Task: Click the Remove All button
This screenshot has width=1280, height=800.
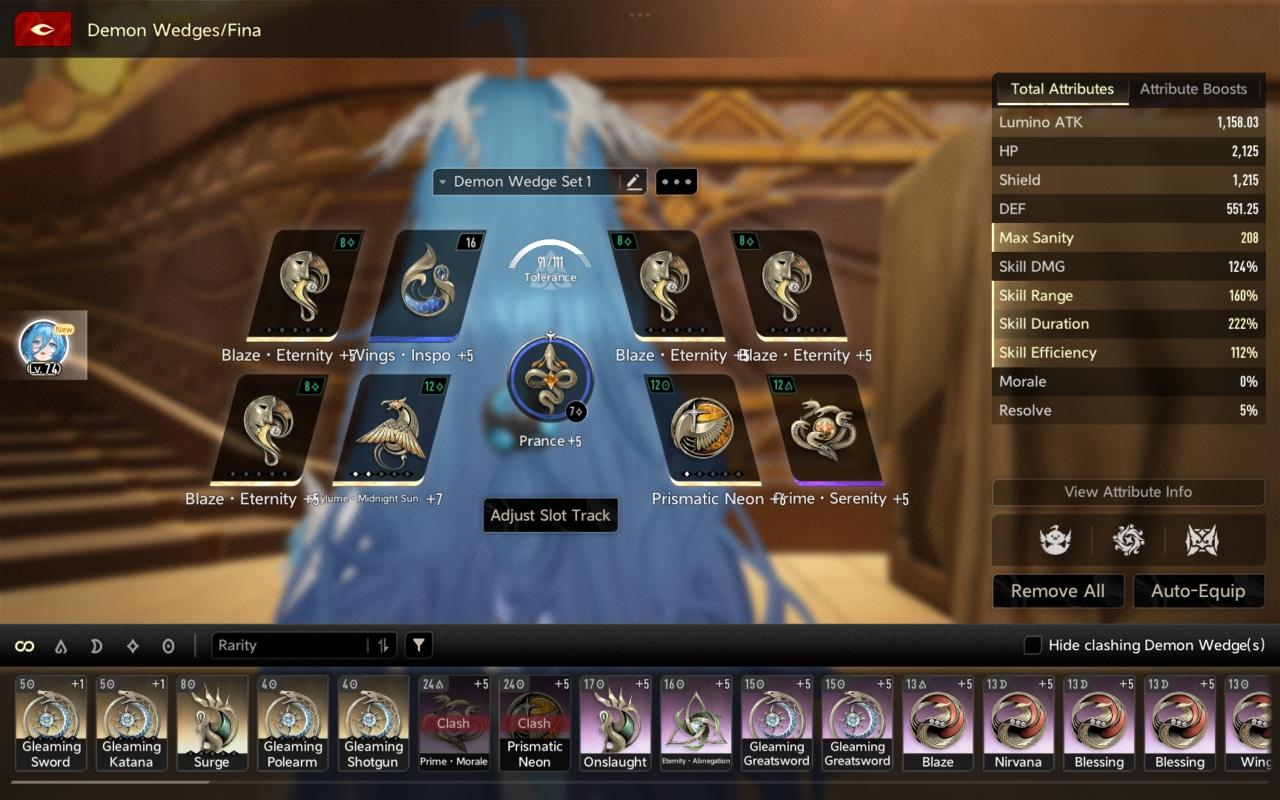Action: pyautogui.click(x=1057, y=591)
